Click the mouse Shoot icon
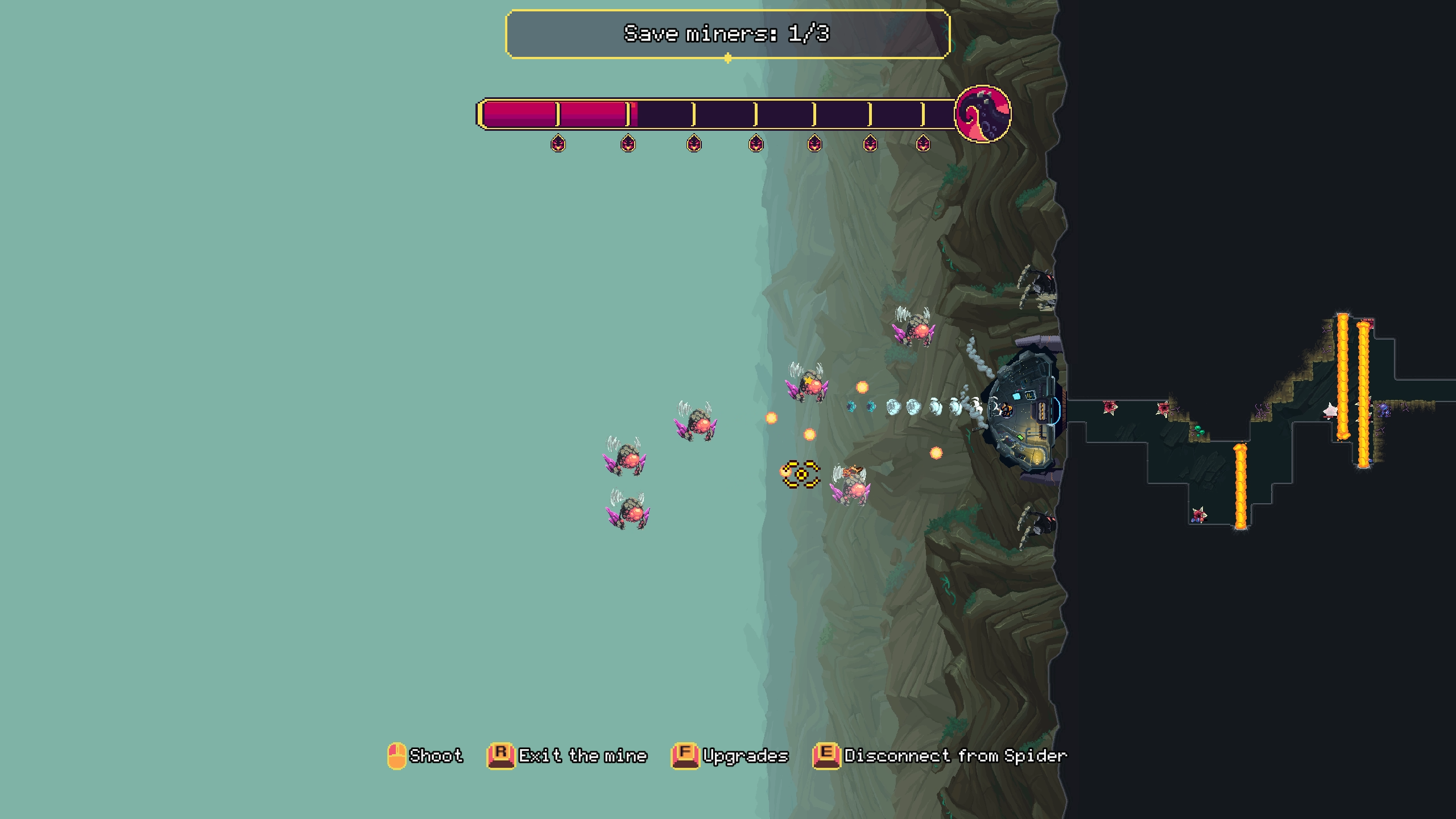Viewport: 1456px width, 819px height. (x=397, y=755)
